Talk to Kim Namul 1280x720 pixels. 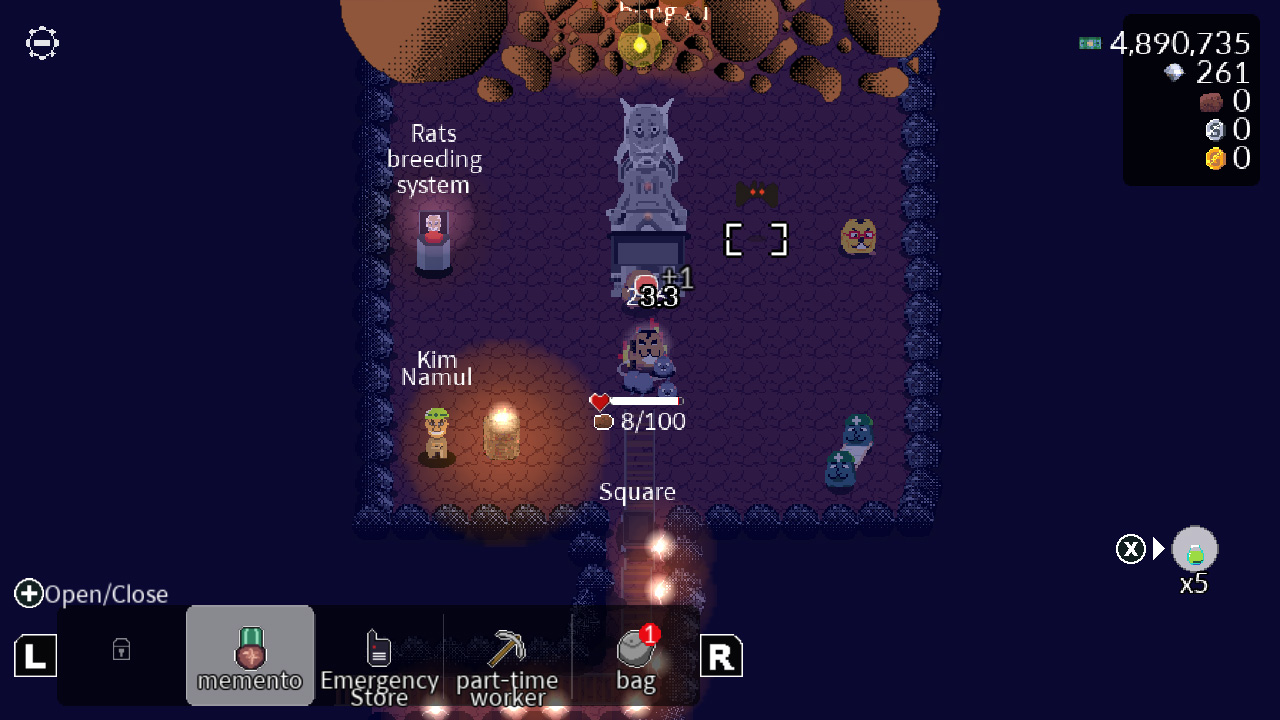coord(436,432)
